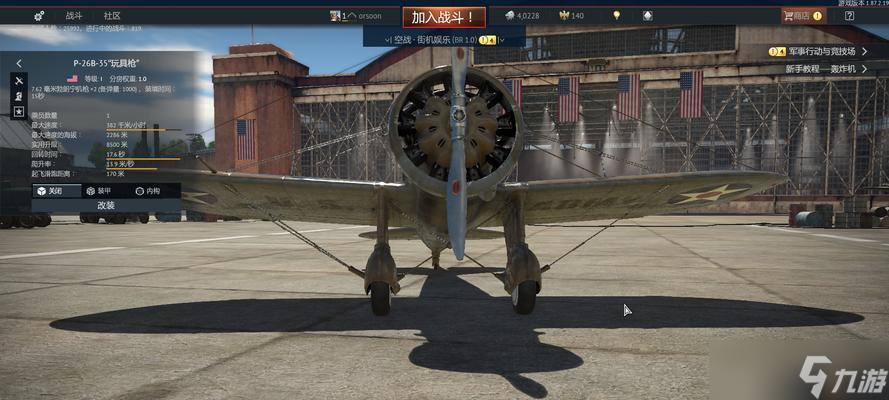Change the 空战·街机娱乐 game mode selector
The width and height of the screenshot is (889, 400).
click(x=441, y=39)
